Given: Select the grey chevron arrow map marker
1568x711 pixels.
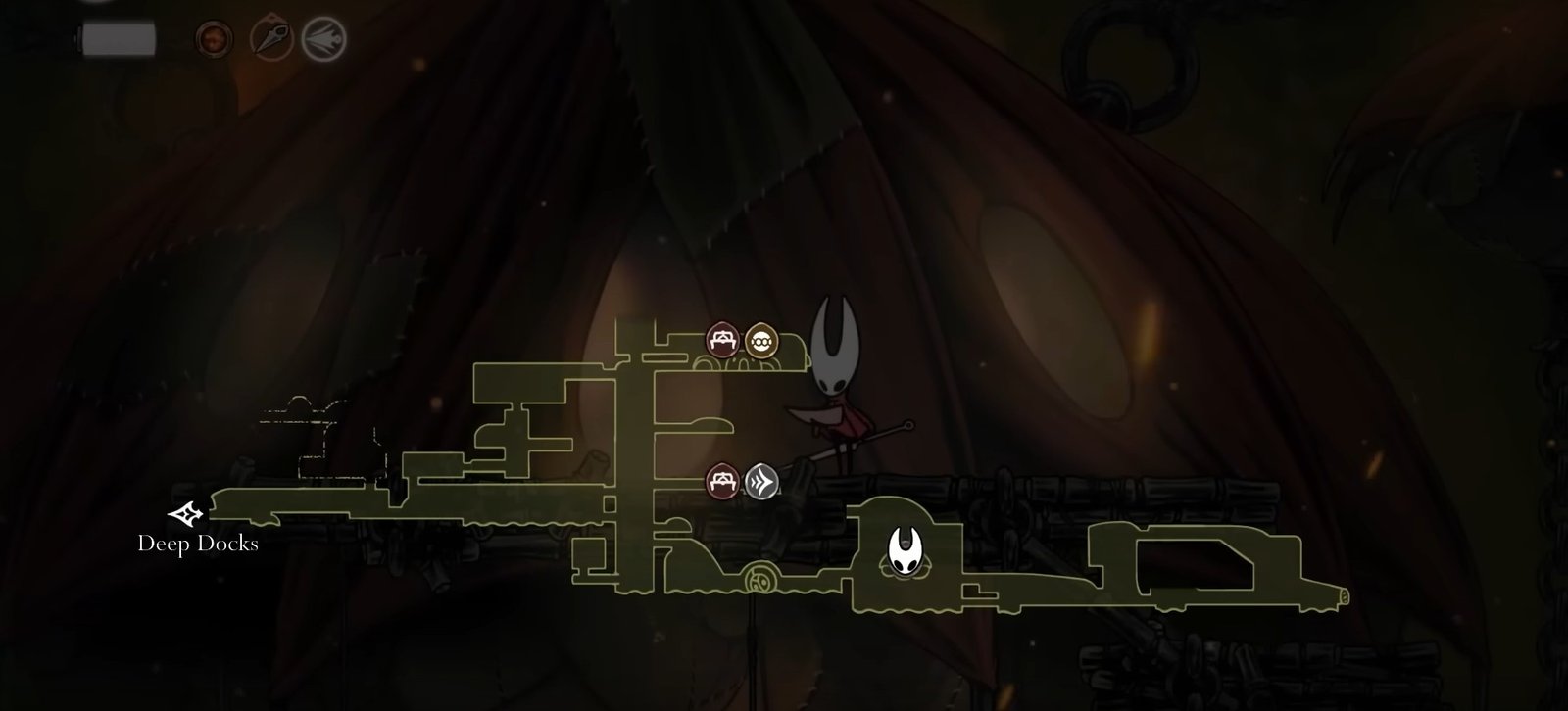Looking at the screenshot, I should pos(761,481).
